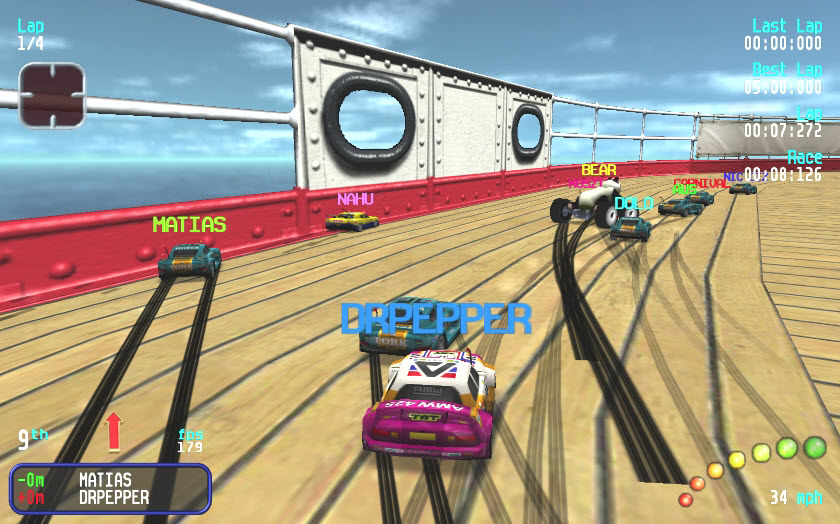This screenshot has width=840, height=524.
Task: Click the empty pickup item slot
Action: [x=52, y=95]
